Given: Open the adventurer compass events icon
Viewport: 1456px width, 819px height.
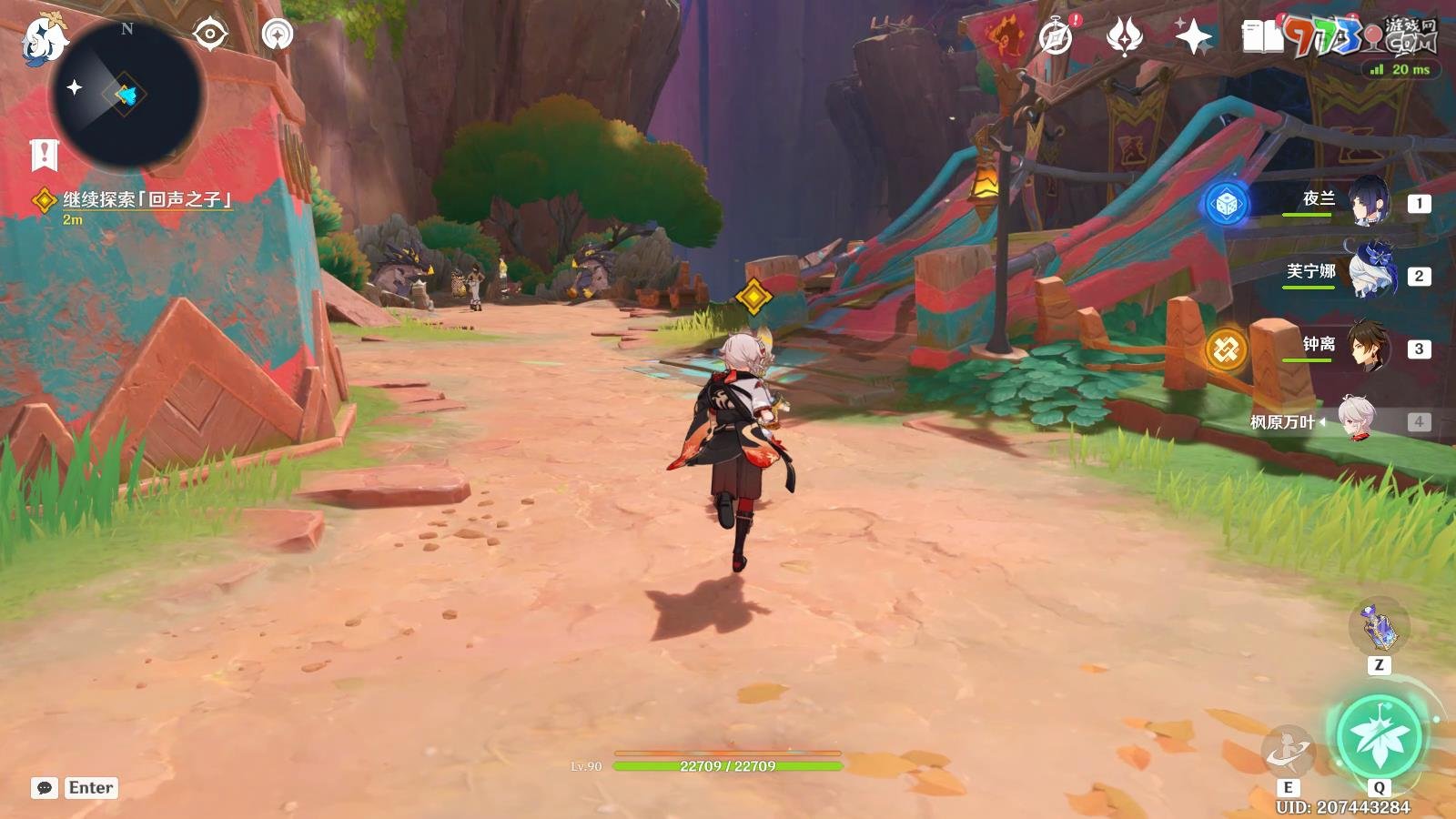Looking at the screenshot, I should pos(1056,37).
